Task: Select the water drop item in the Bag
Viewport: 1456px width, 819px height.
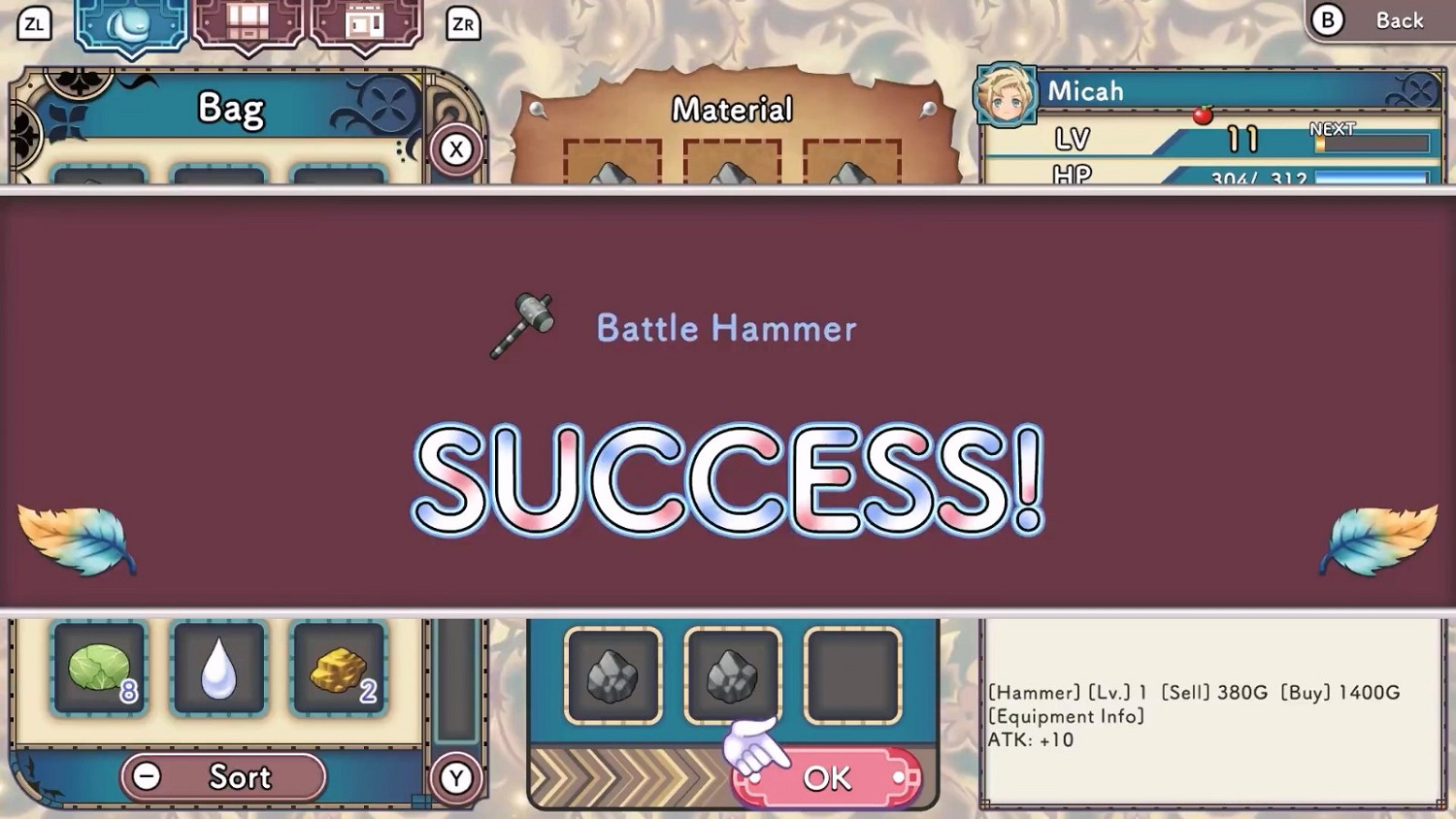Action: tap(218, 670)
